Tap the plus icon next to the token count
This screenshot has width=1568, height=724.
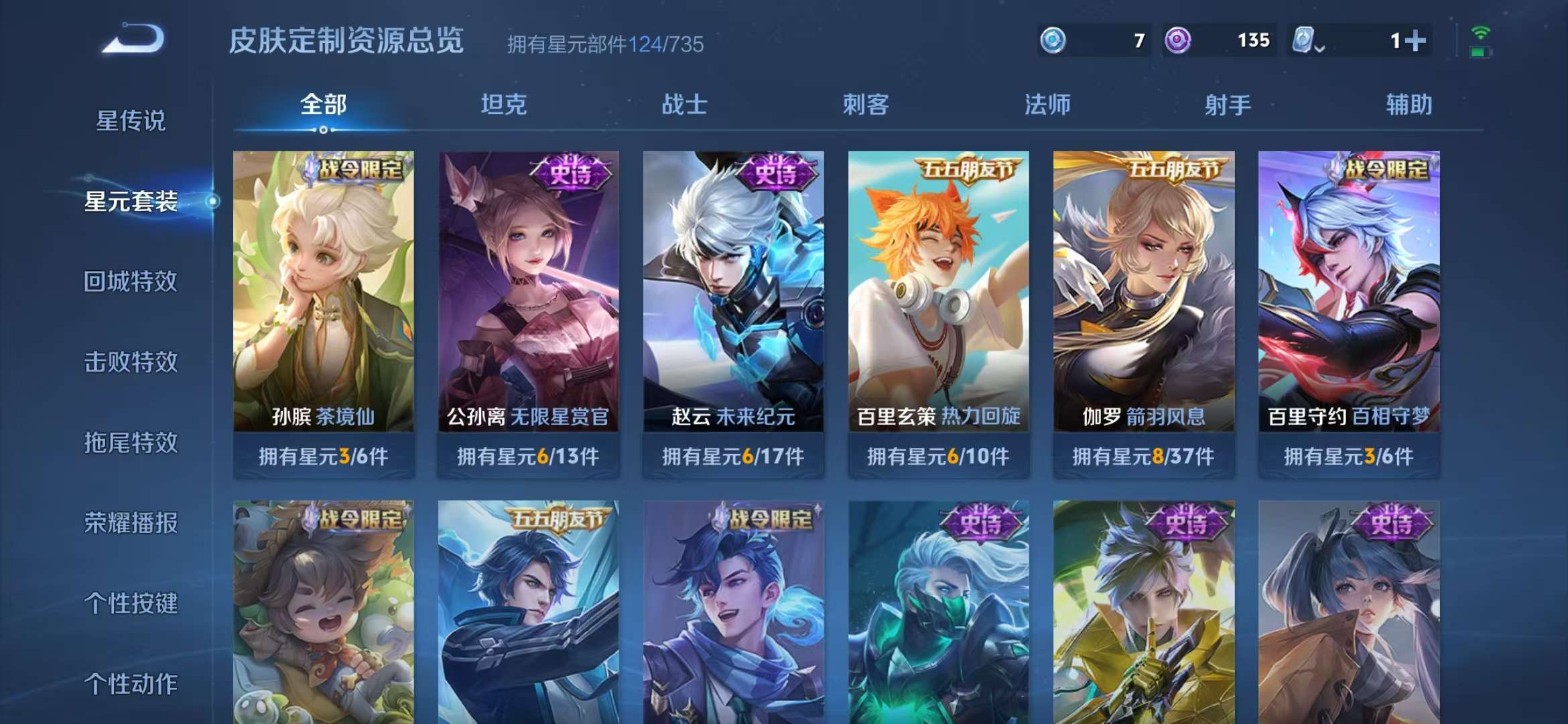1415,40
